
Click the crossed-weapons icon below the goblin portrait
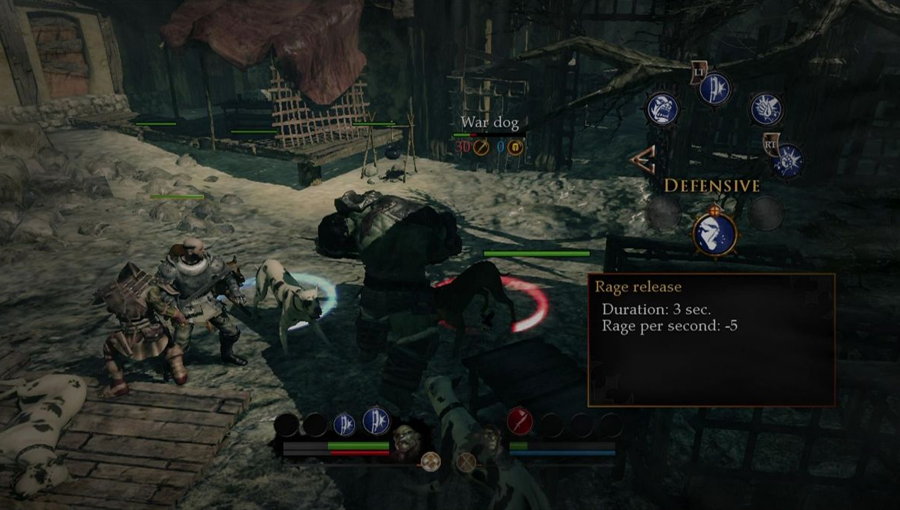pyautogui.click(x=466, y=462)
